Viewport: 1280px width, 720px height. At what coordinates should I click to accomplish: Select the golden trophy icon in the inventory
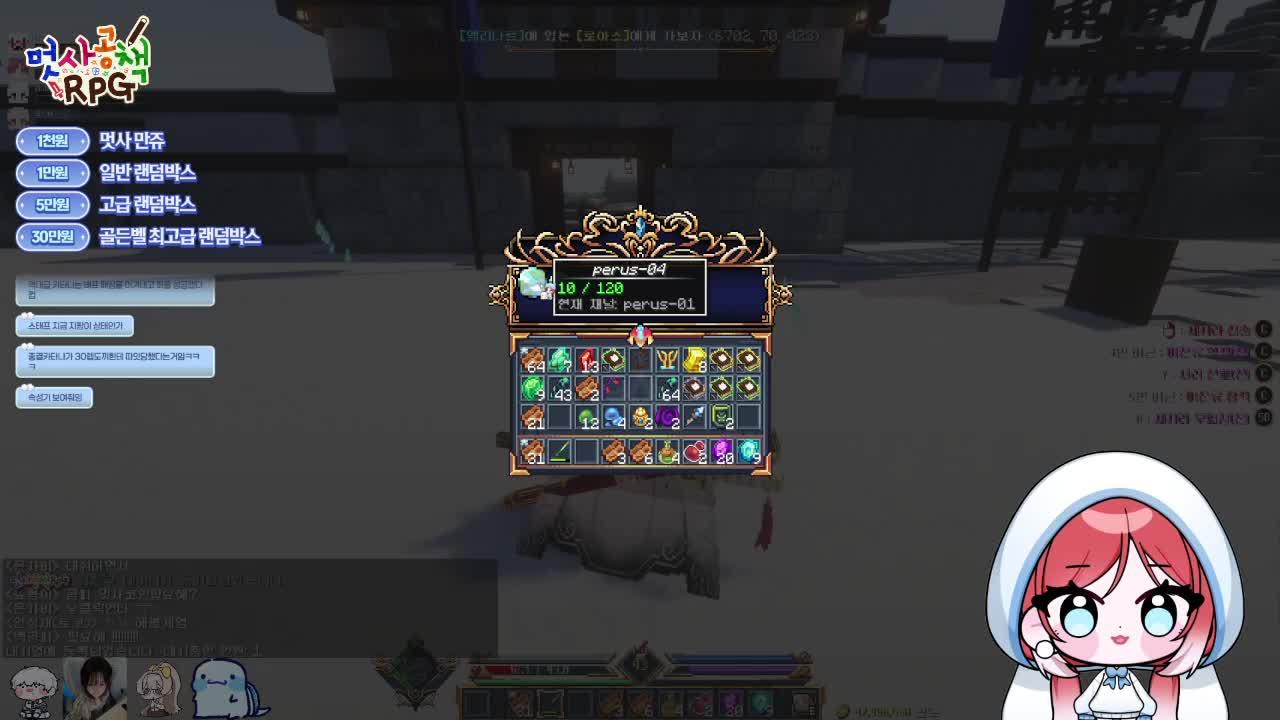668,358
